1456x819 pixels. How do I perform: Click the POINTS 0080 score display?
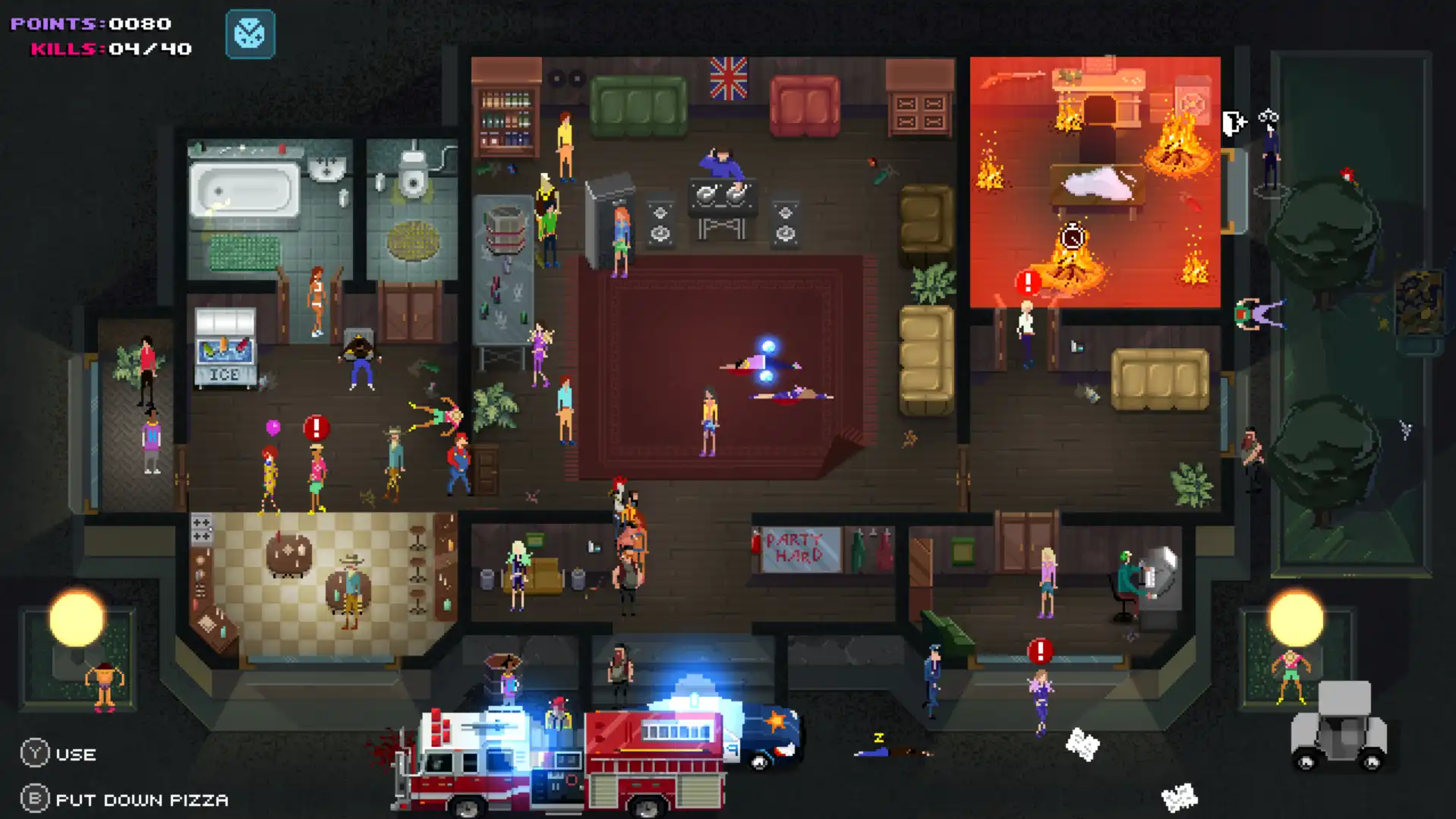(x=90, y=23)
